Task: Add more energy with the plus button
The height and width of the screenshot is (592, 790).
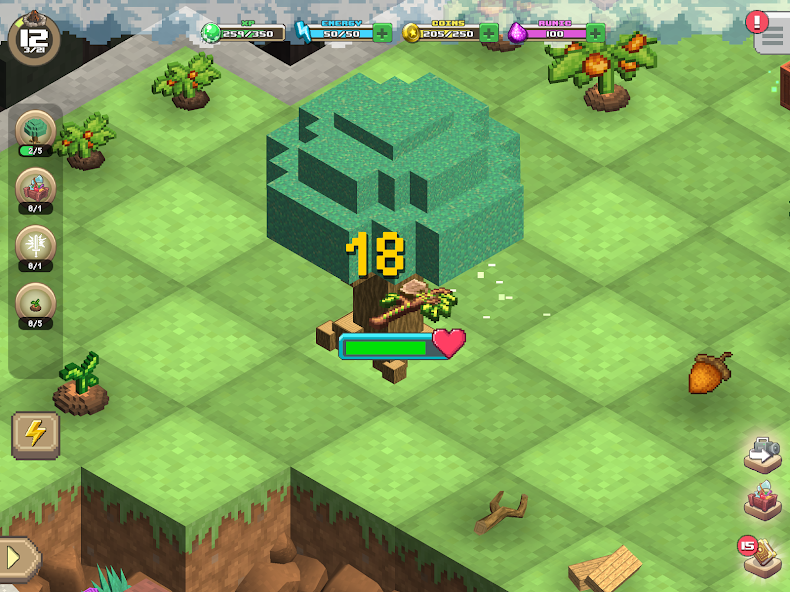Action: [383, 33]
